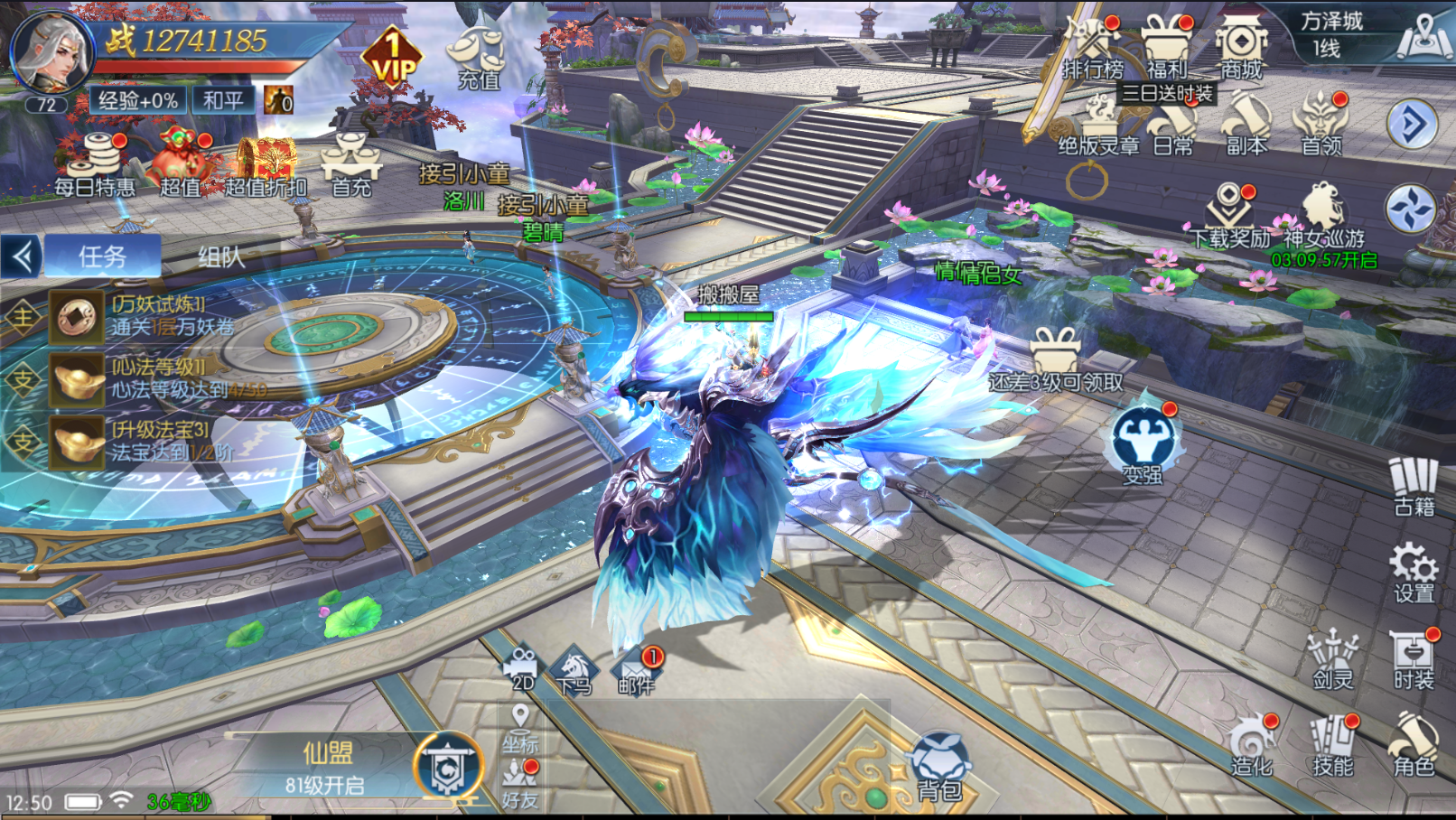Open the 背包 backpack
The image size is (1456, 820).
(x=939, y=768)
